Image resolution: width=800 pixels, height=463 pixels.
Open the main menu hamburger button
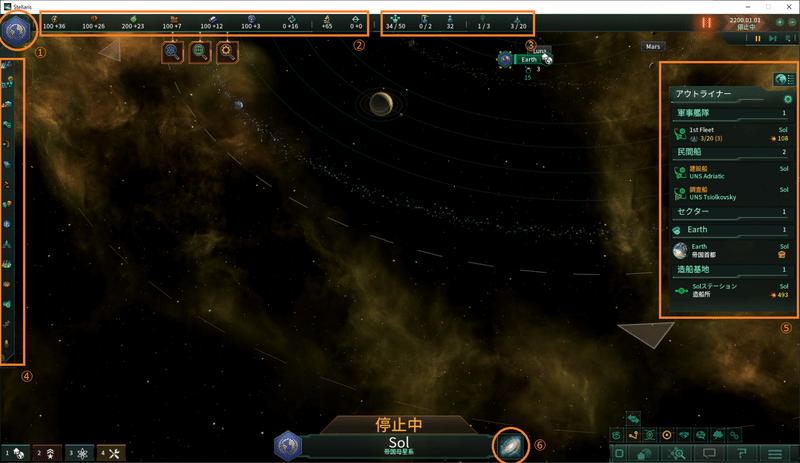774,454
